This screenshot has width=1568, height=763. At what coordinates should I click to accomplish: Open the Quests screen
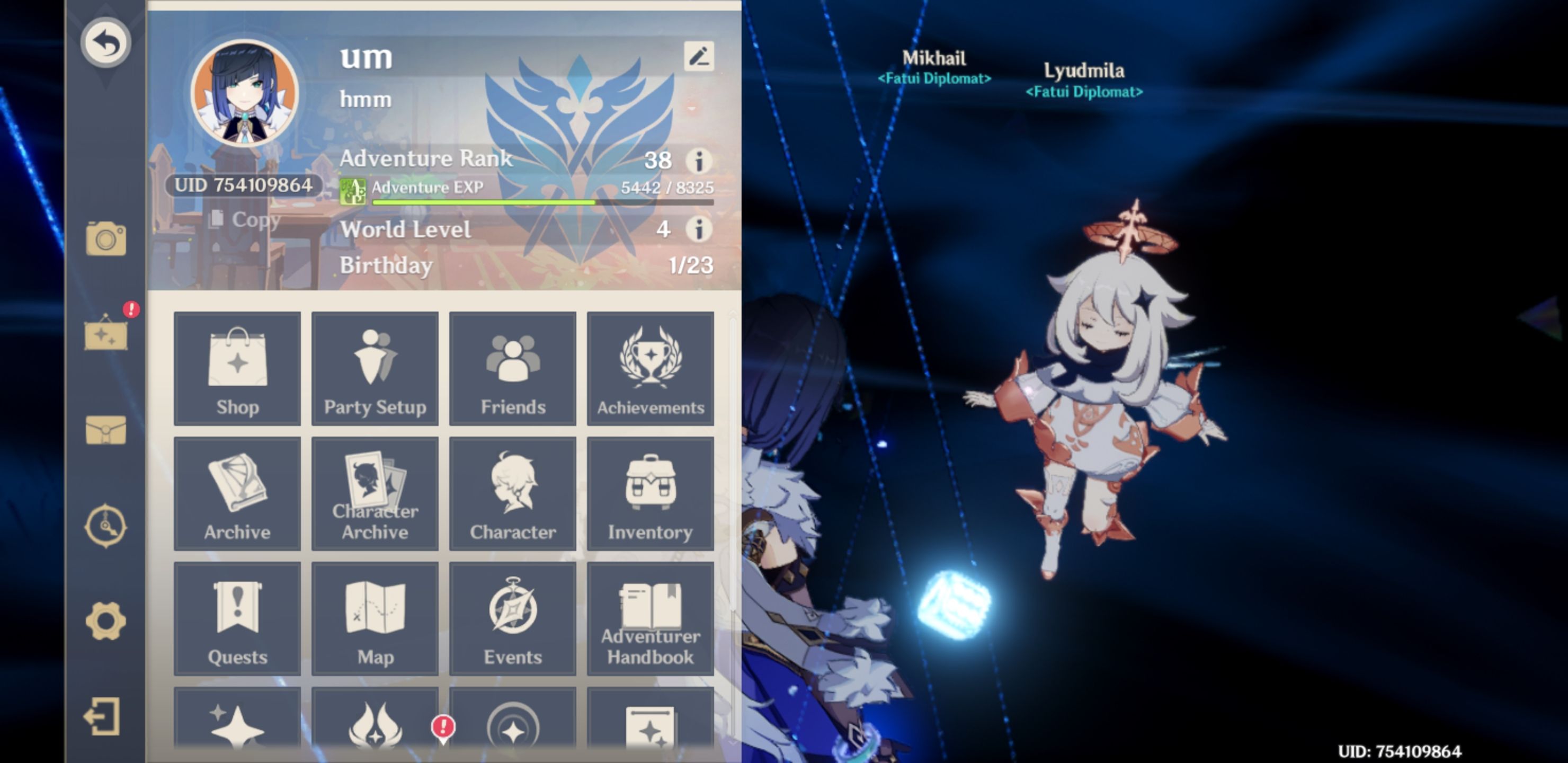click(x=237, y=618)
